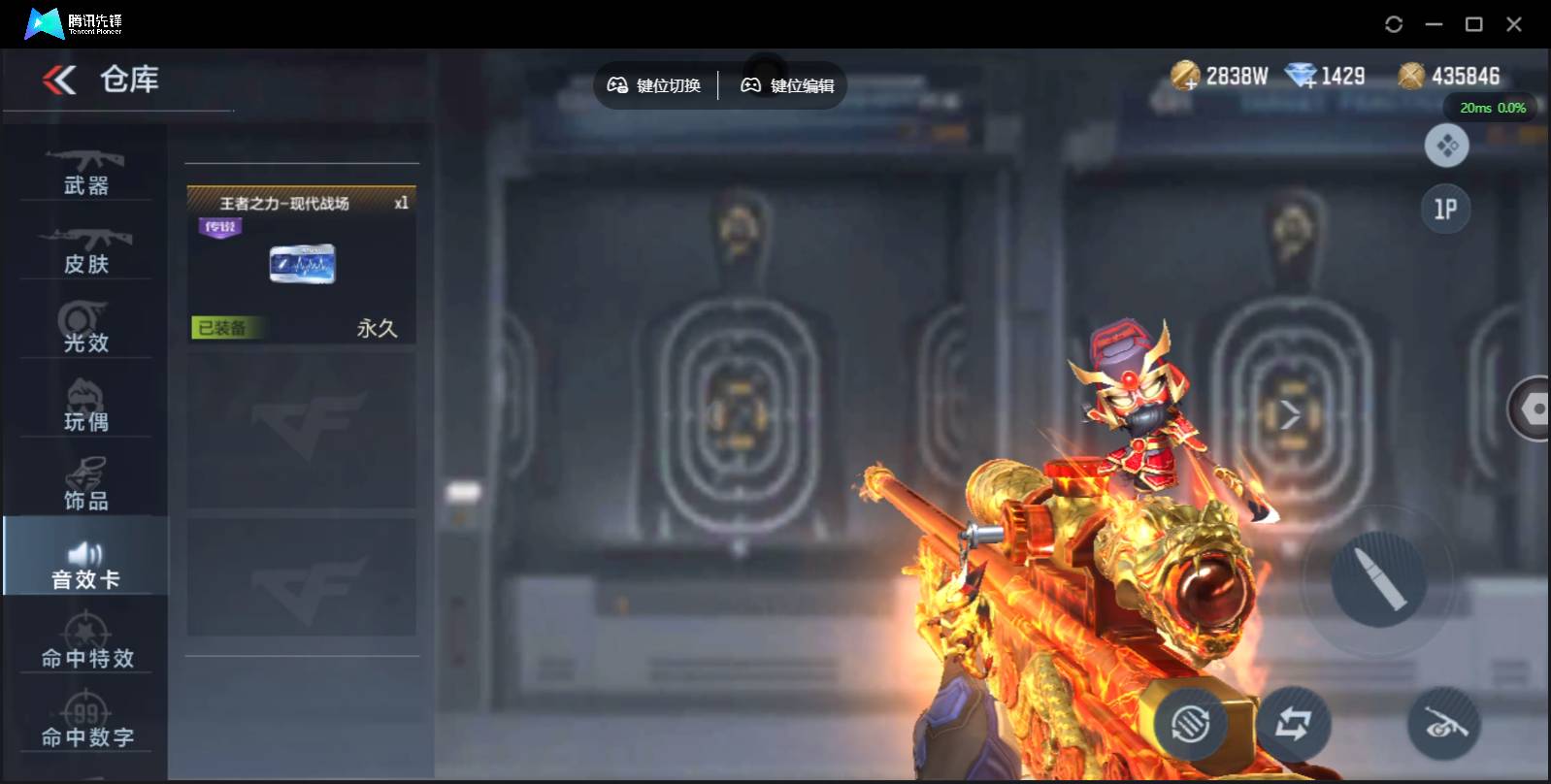1551x784 pixels.
Task: Add gold coins via the 2838W icon
Action: [x=1185, y=76]
